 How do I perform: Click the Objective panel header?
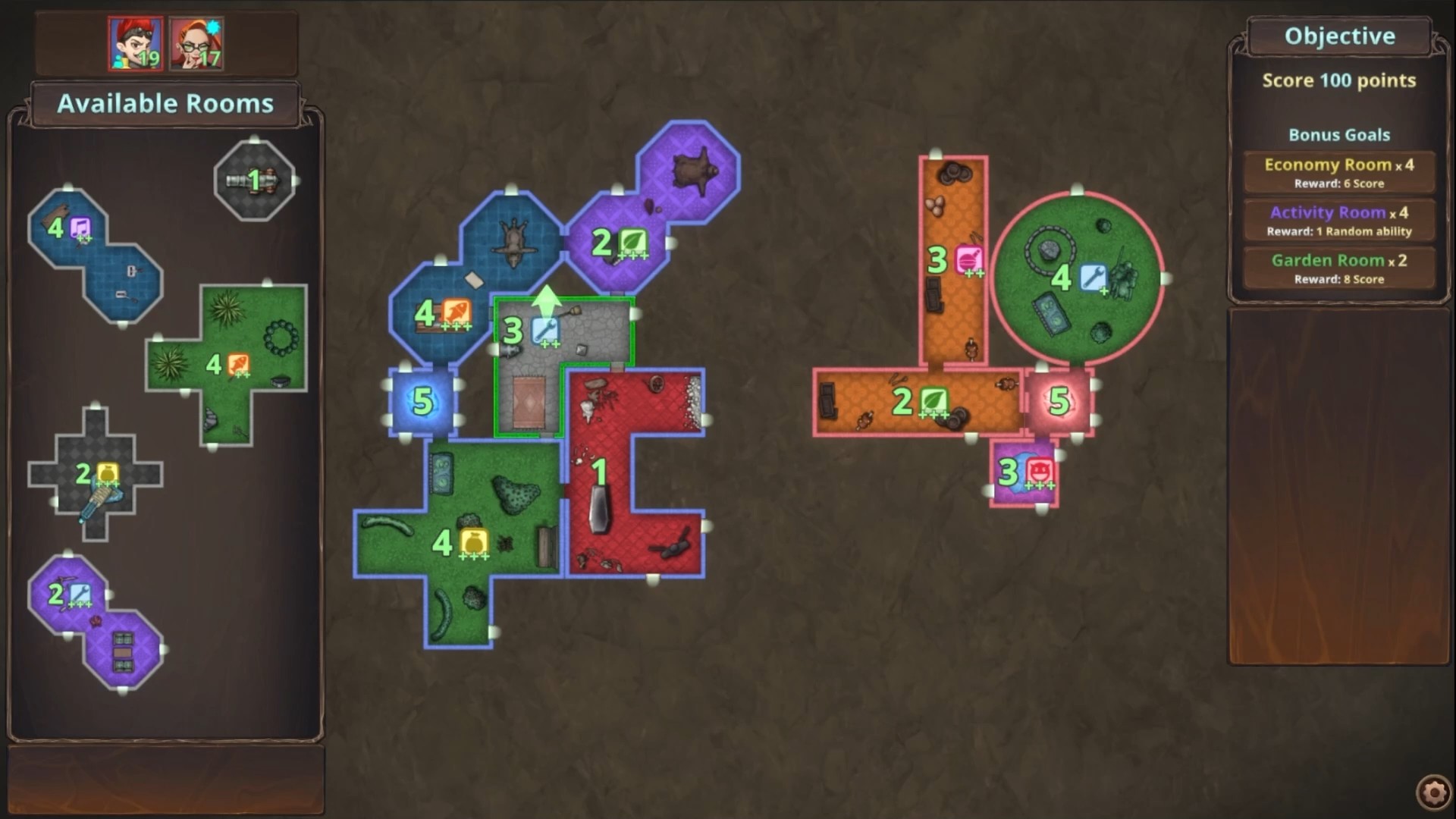[x=1338, y=35]
